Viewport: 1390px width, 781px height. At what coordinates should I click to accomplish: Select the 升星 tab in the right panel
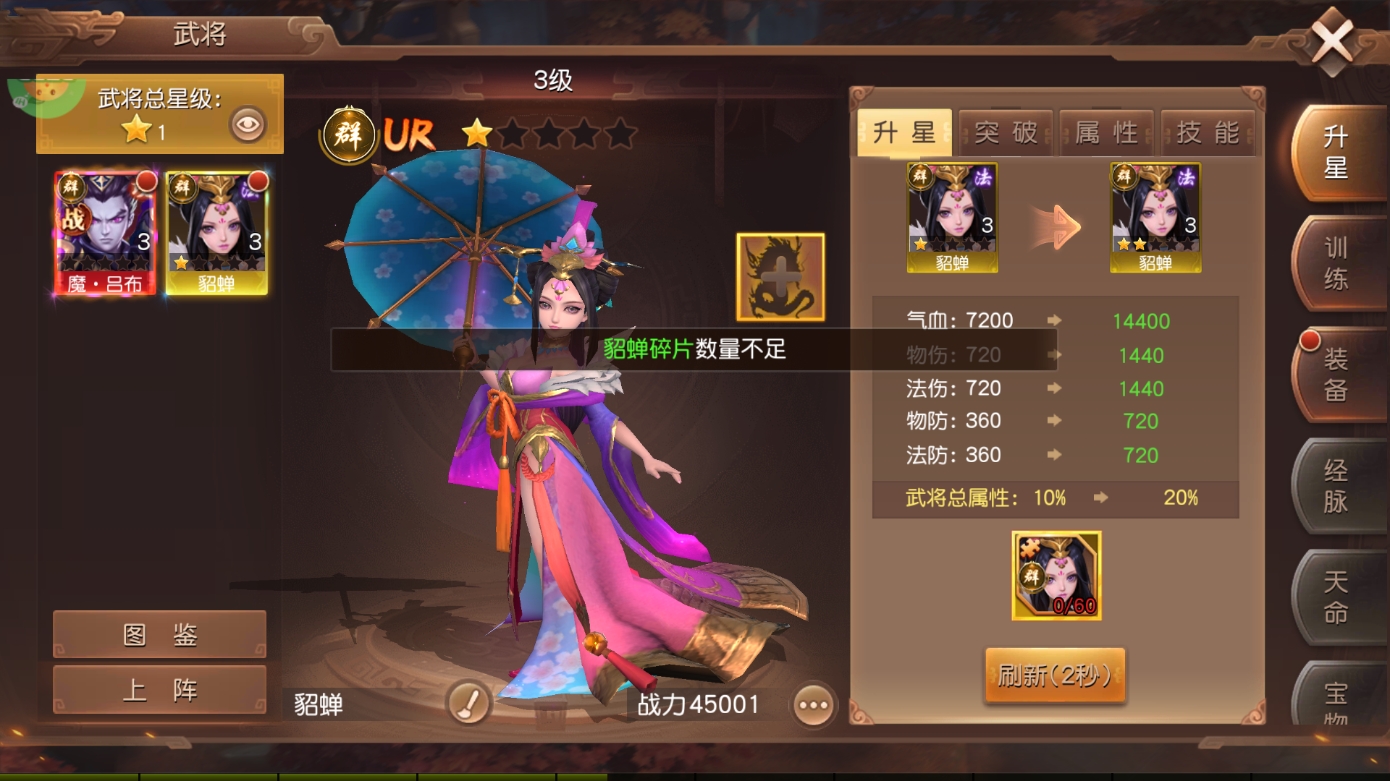click(904, 133)
